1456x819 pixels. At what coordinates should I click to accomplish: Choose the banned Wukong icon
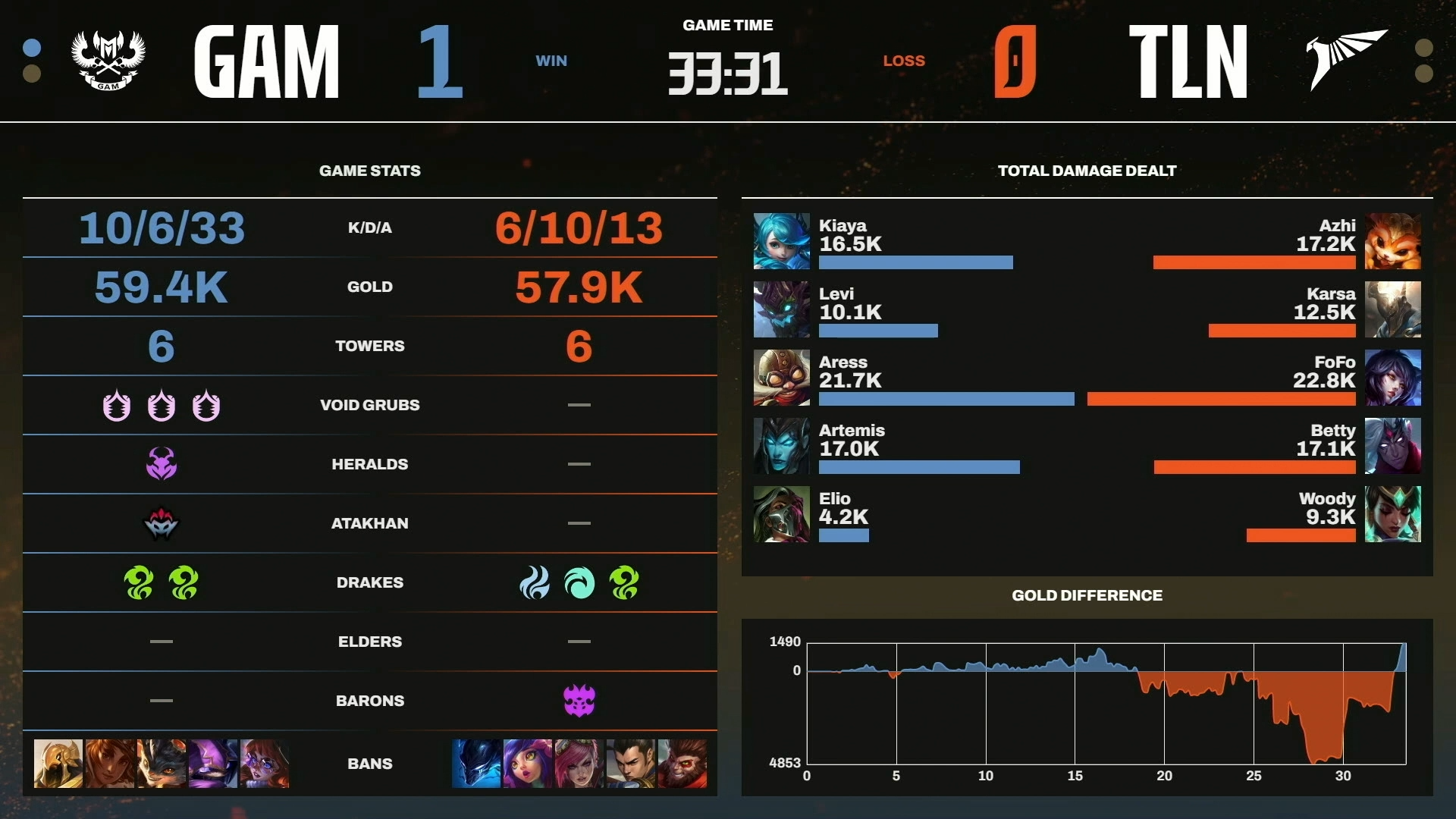click(x=682, y=763)
